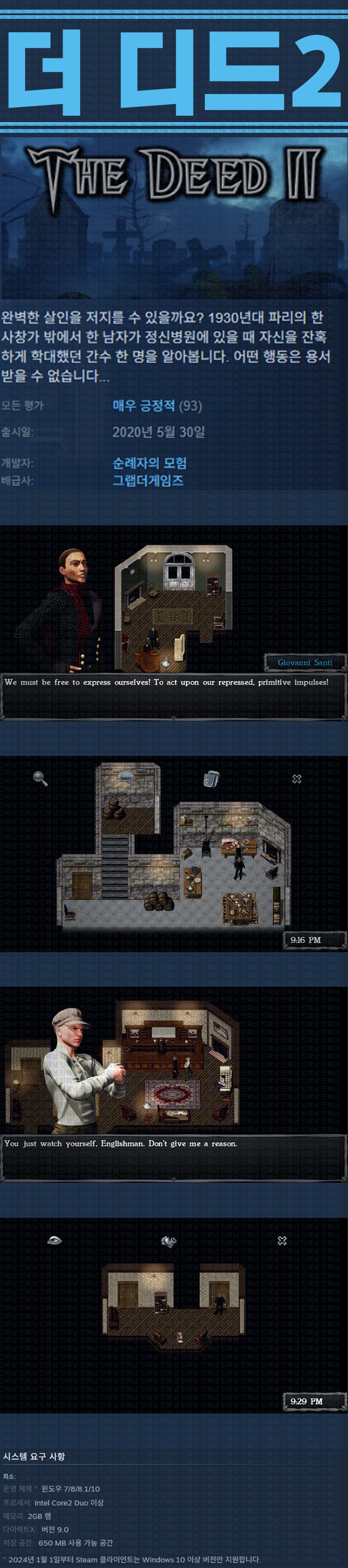Open the 매우 긍정적 reviews link
The image size is (348, 1568).
[144, 406]
